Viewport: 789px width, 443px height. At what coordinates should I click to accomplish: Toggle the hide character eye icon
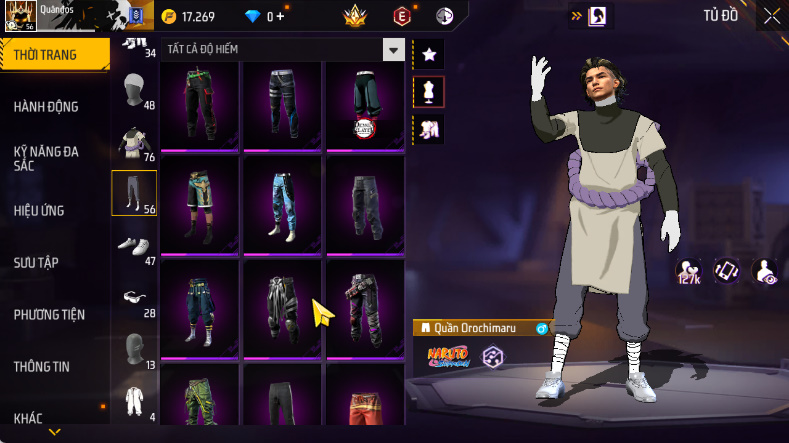click(766, 271)
